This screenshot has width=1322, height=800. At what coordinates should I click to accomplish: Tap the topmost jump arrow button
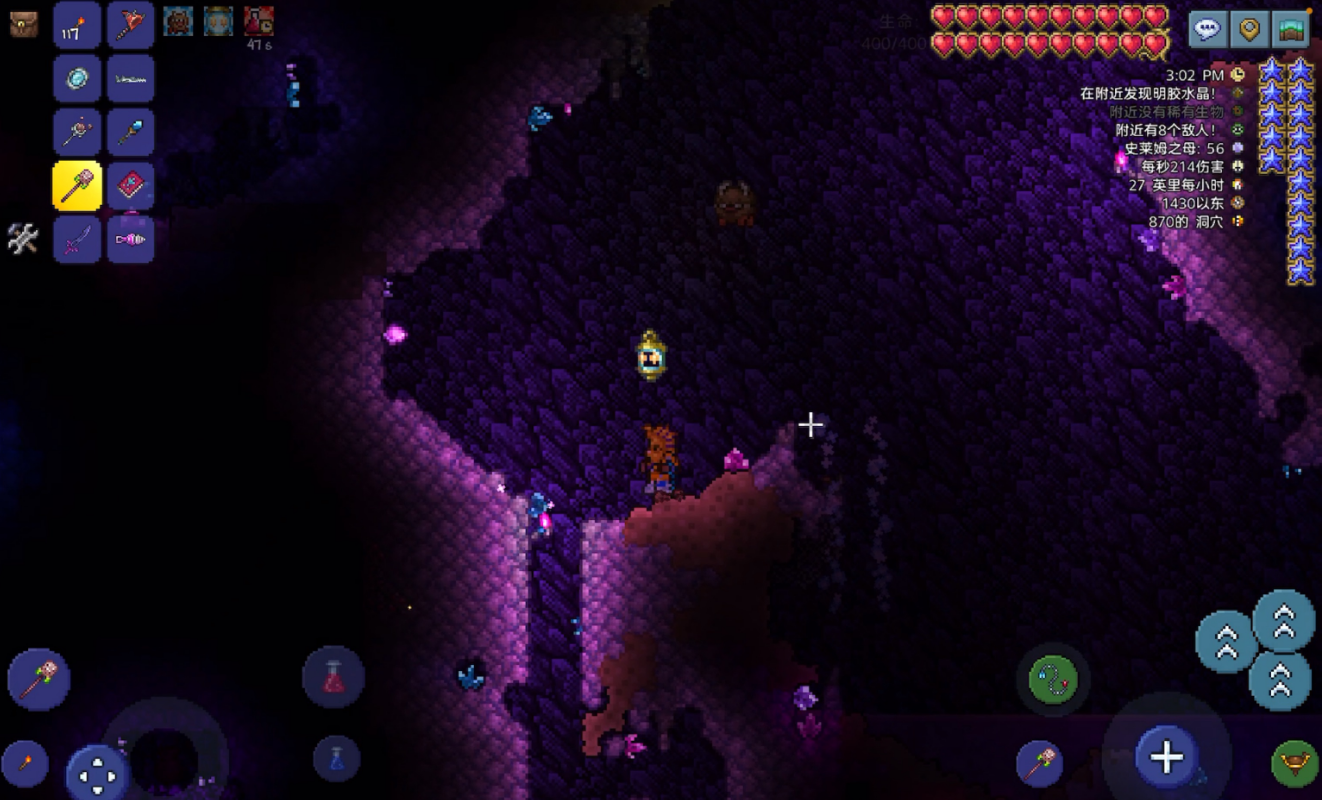point(1283,620)
